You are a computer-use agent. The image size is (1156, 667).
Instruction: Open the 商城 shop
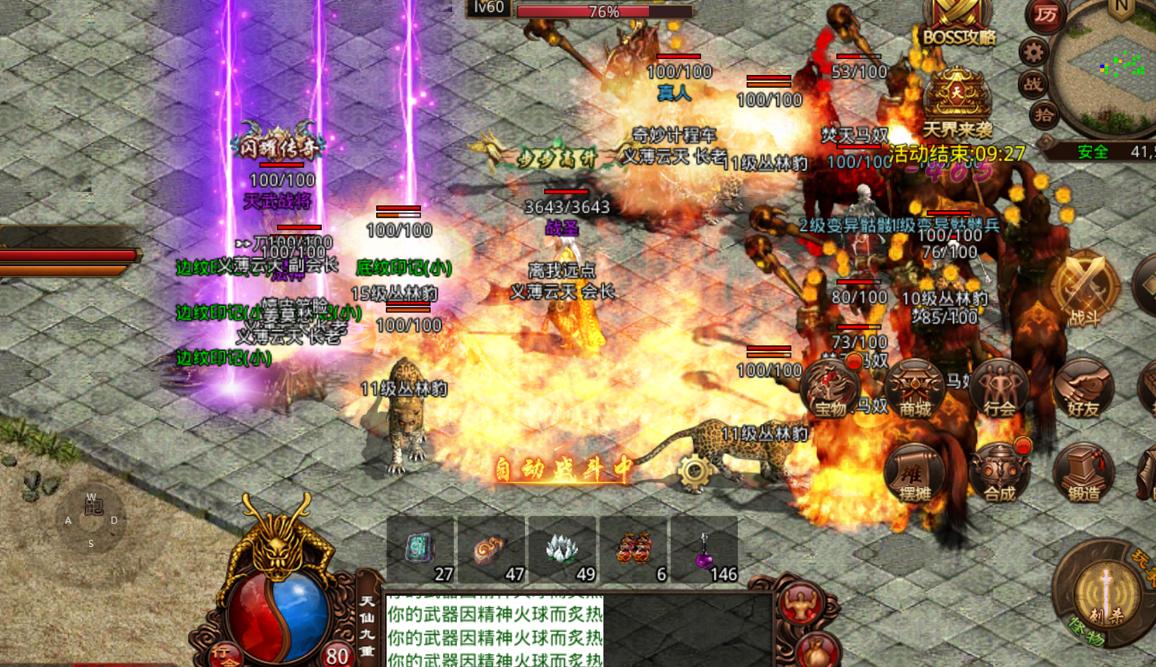point(915,386)
